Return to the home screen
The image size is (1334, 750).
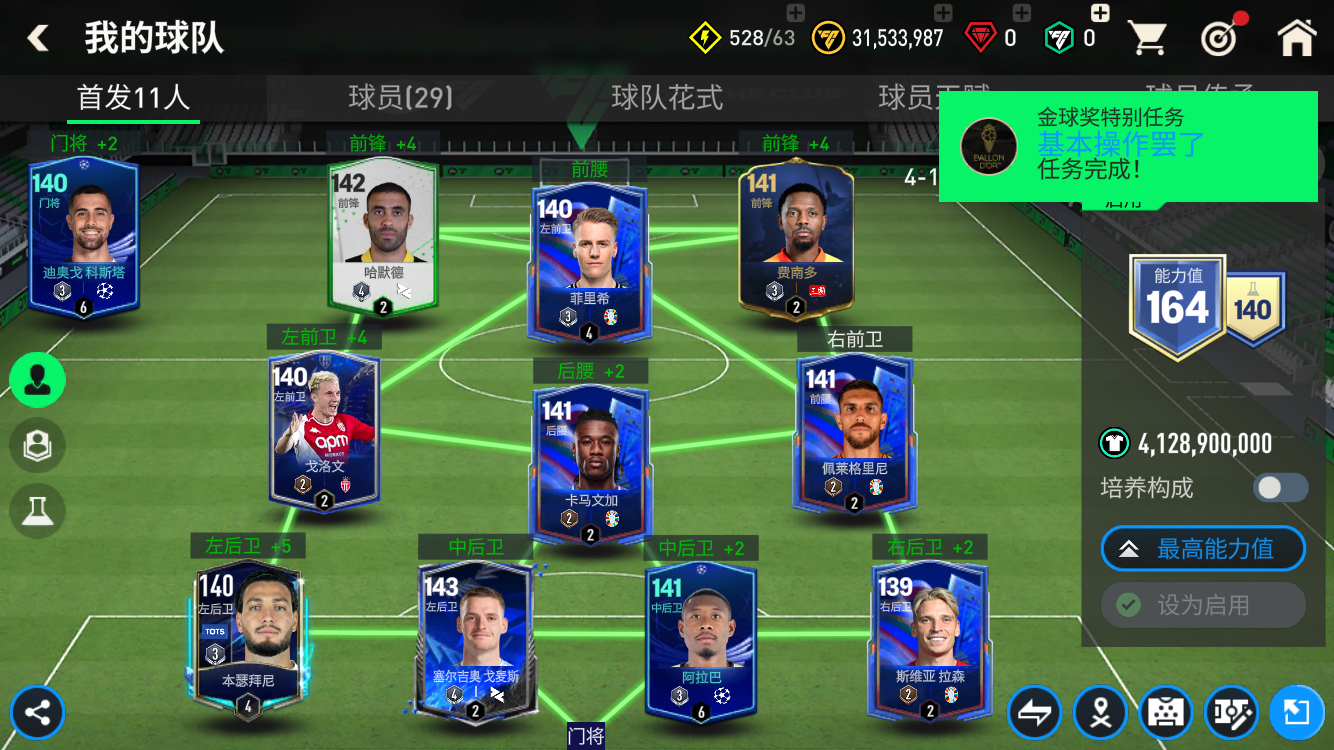tap(1296, 38)
